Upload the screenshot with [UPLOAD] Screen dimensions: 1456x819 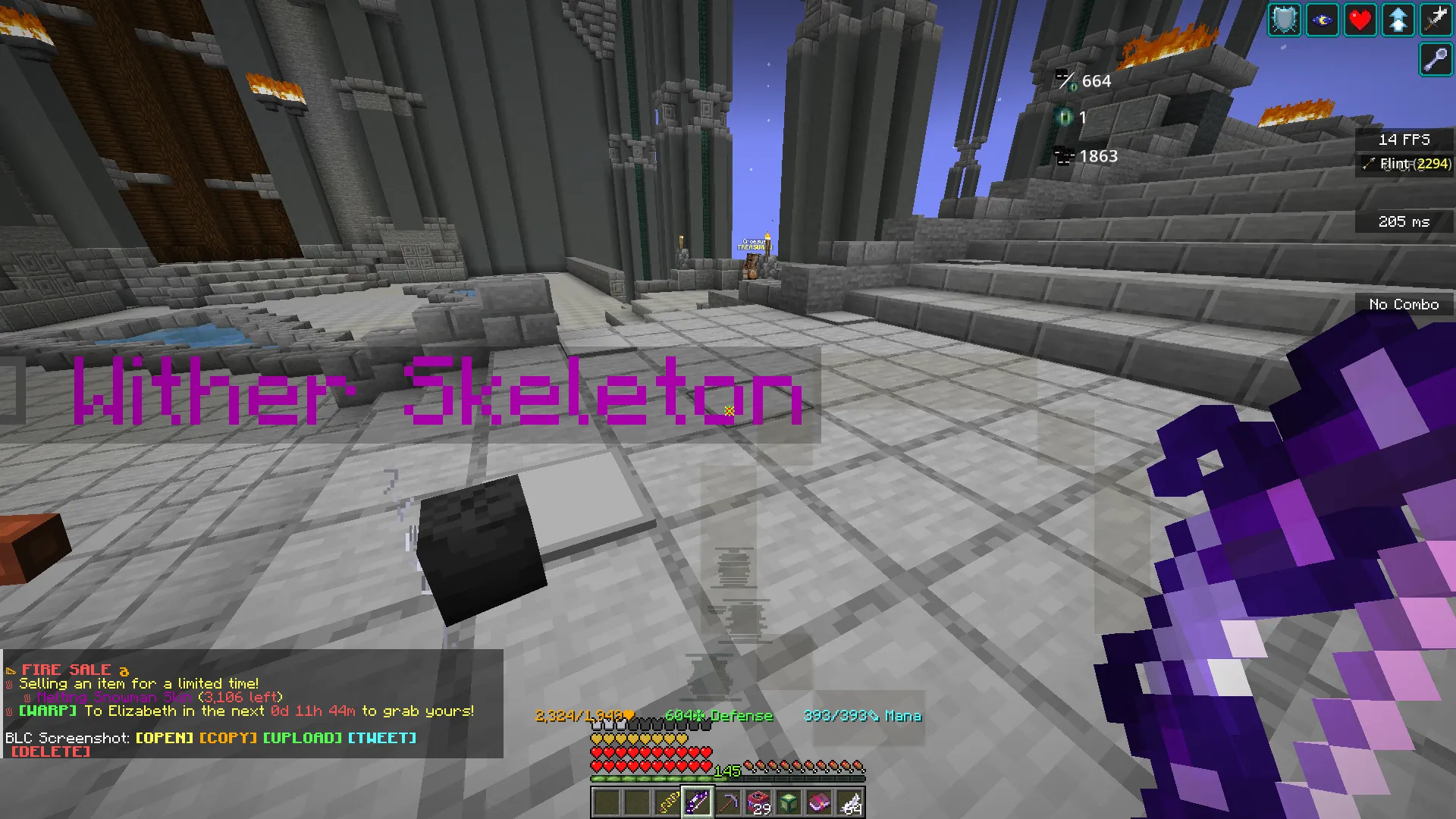pos(303,737)
